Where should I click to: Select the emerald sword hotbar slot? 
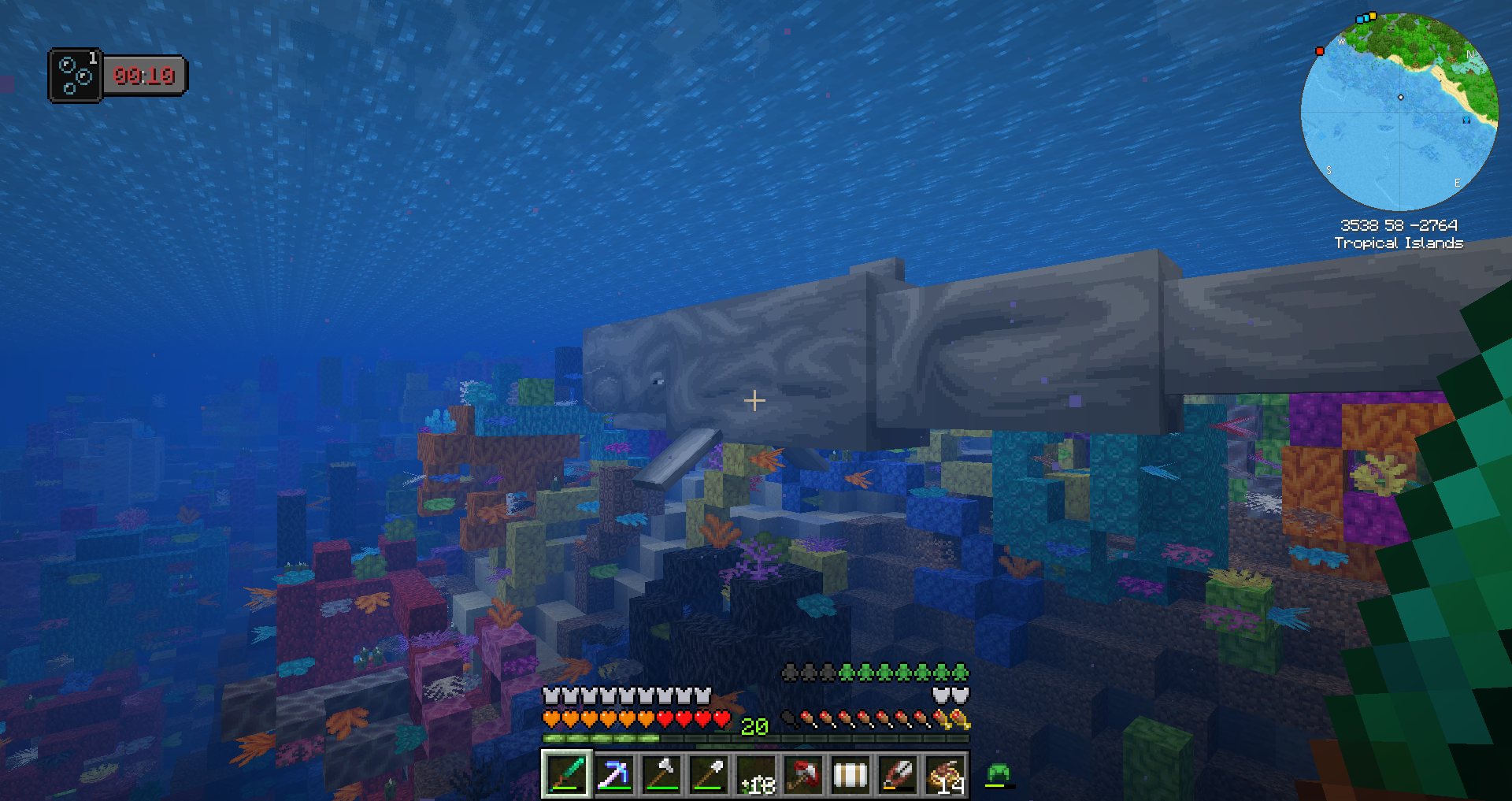(566, 774)
